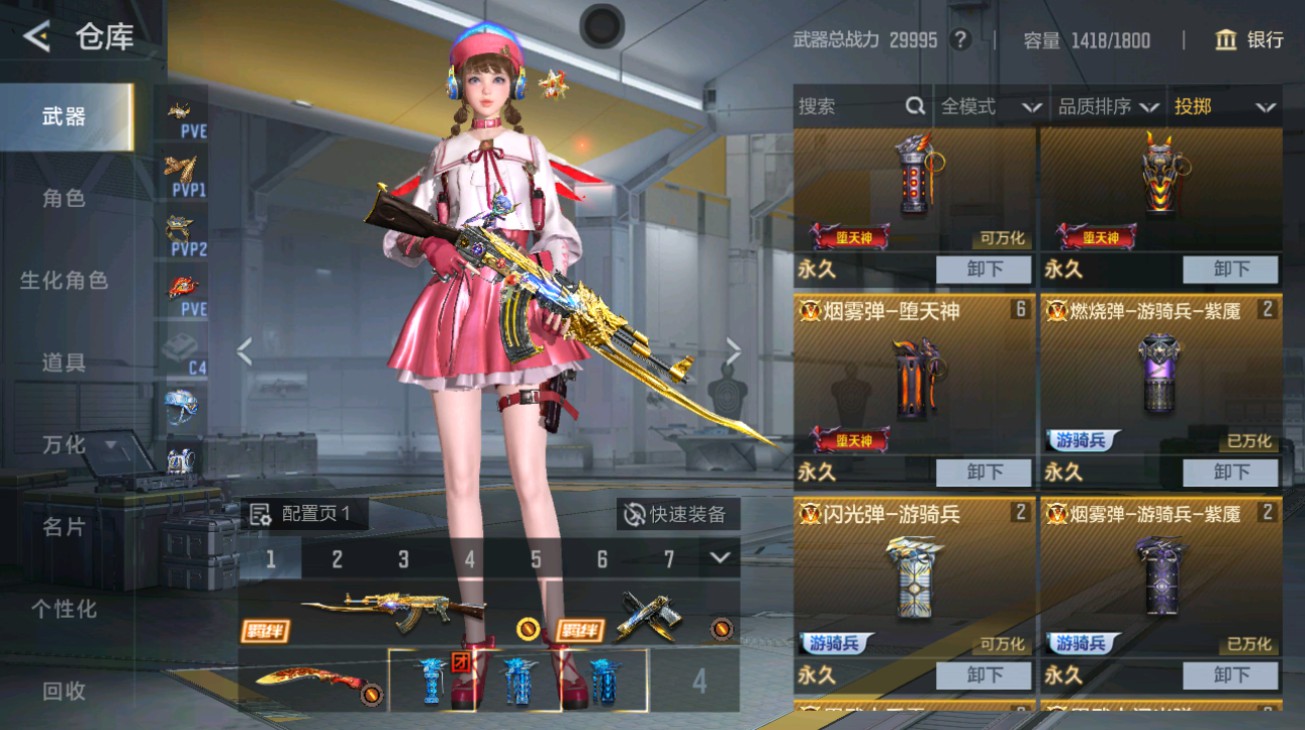Switch to the 角色 tab
Image resolution: width=1305 pixels, height=730 pixels.
coord(63,198)
